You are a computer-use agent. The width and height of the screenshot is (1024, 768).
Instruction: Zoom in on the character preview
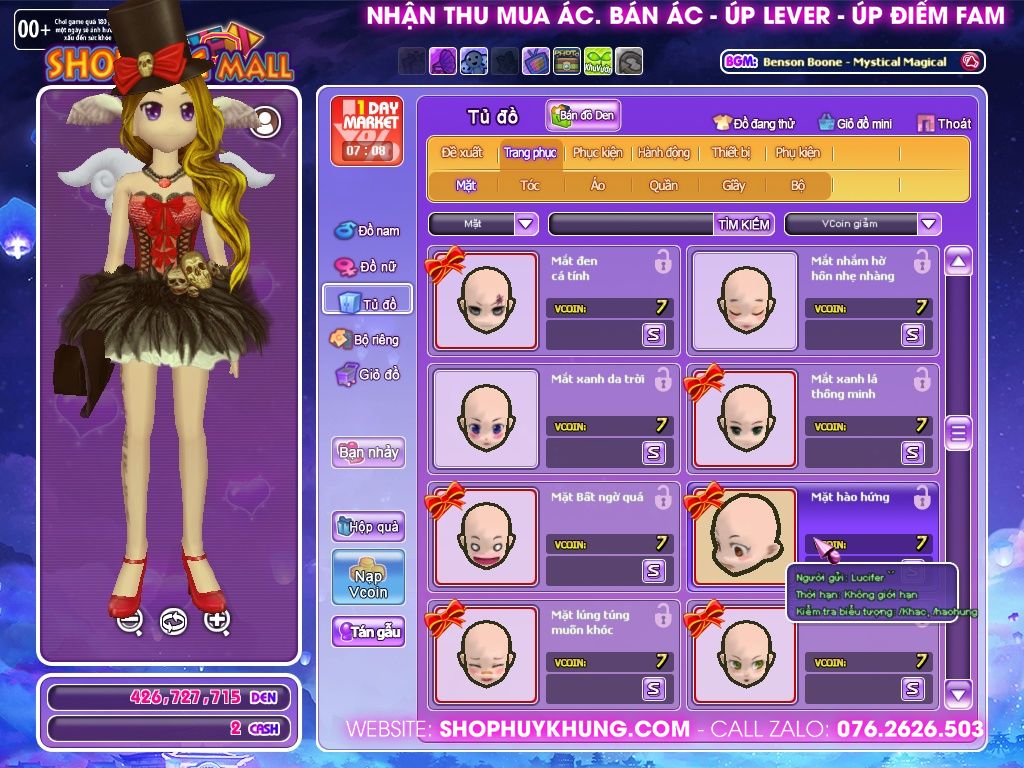pos(217,620)
